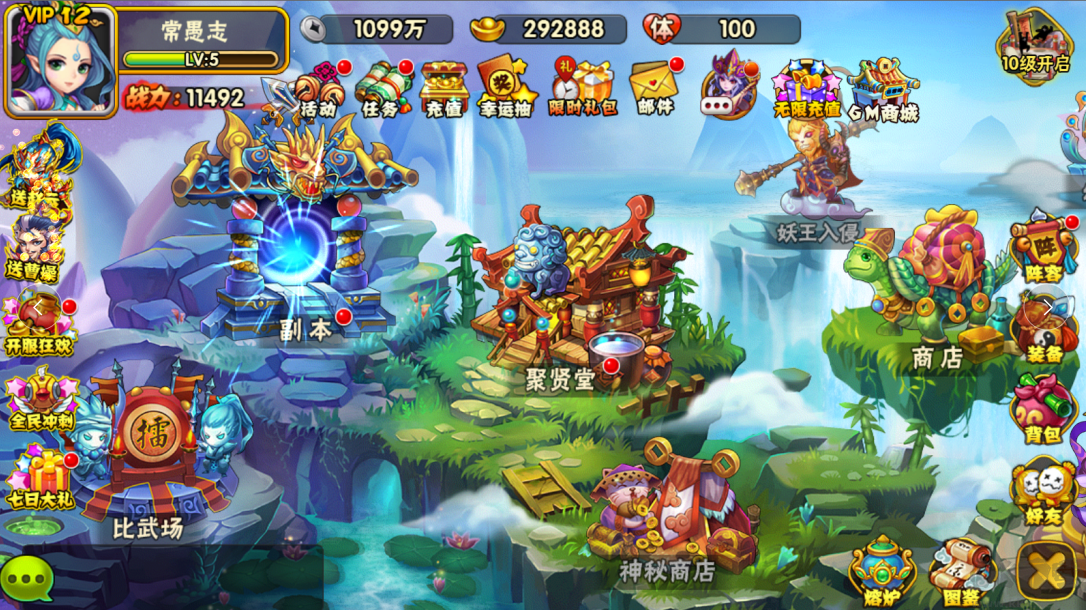Visit the GM商城 shop icon

pos(882,89)
